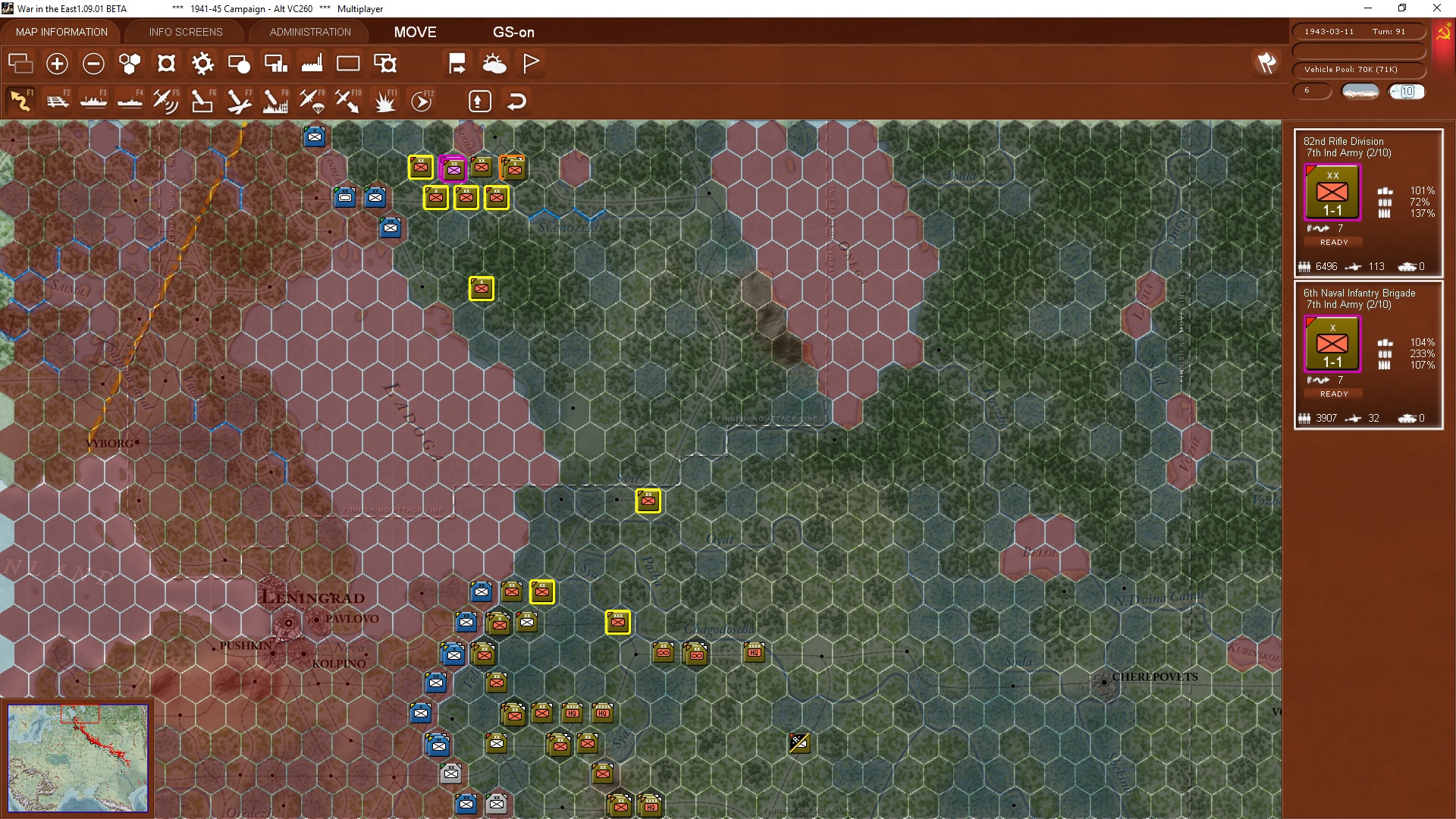Click the minimap to reposition the view
The width and height of the screenshot is (1456, 819).
pos(78,758)
